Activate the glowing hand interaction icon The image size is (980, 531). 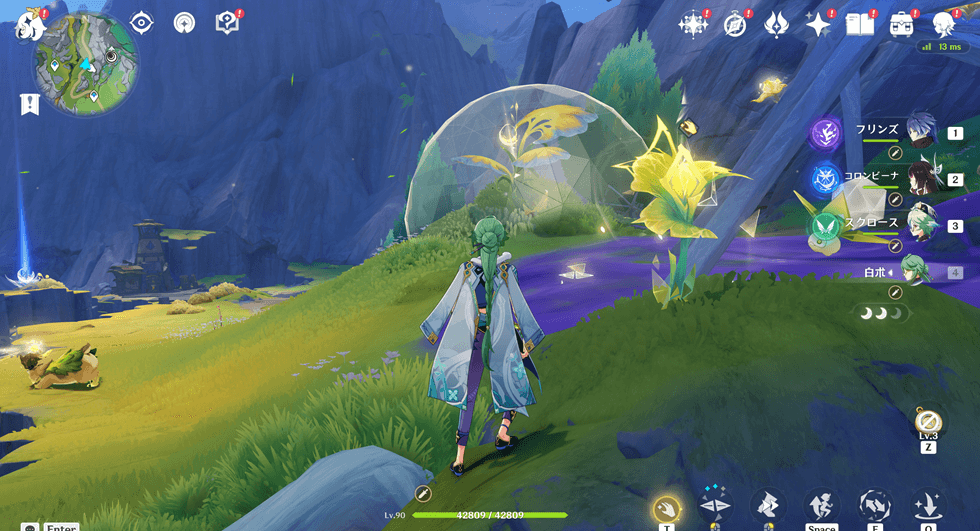667,508
